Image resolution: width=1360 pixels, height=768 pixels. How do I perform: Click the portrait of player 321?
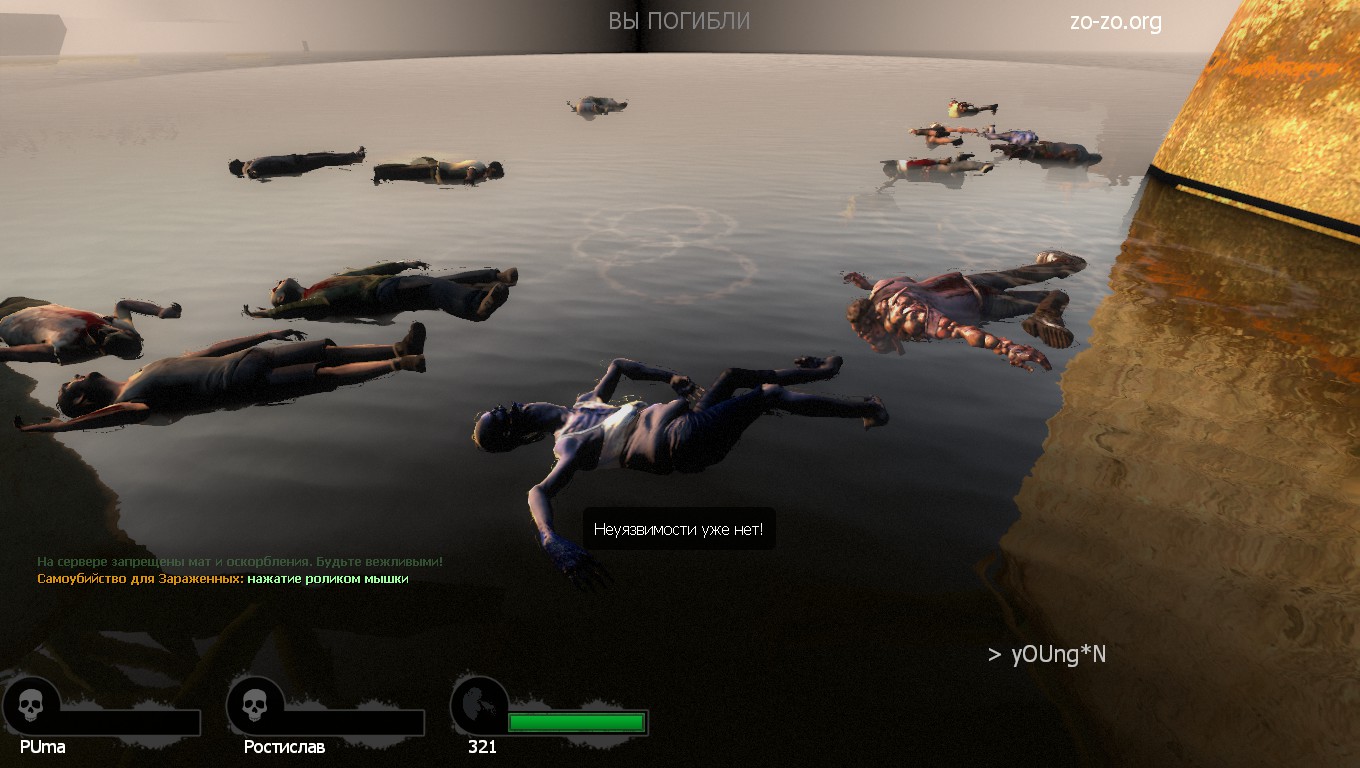(x=479, y=706)
